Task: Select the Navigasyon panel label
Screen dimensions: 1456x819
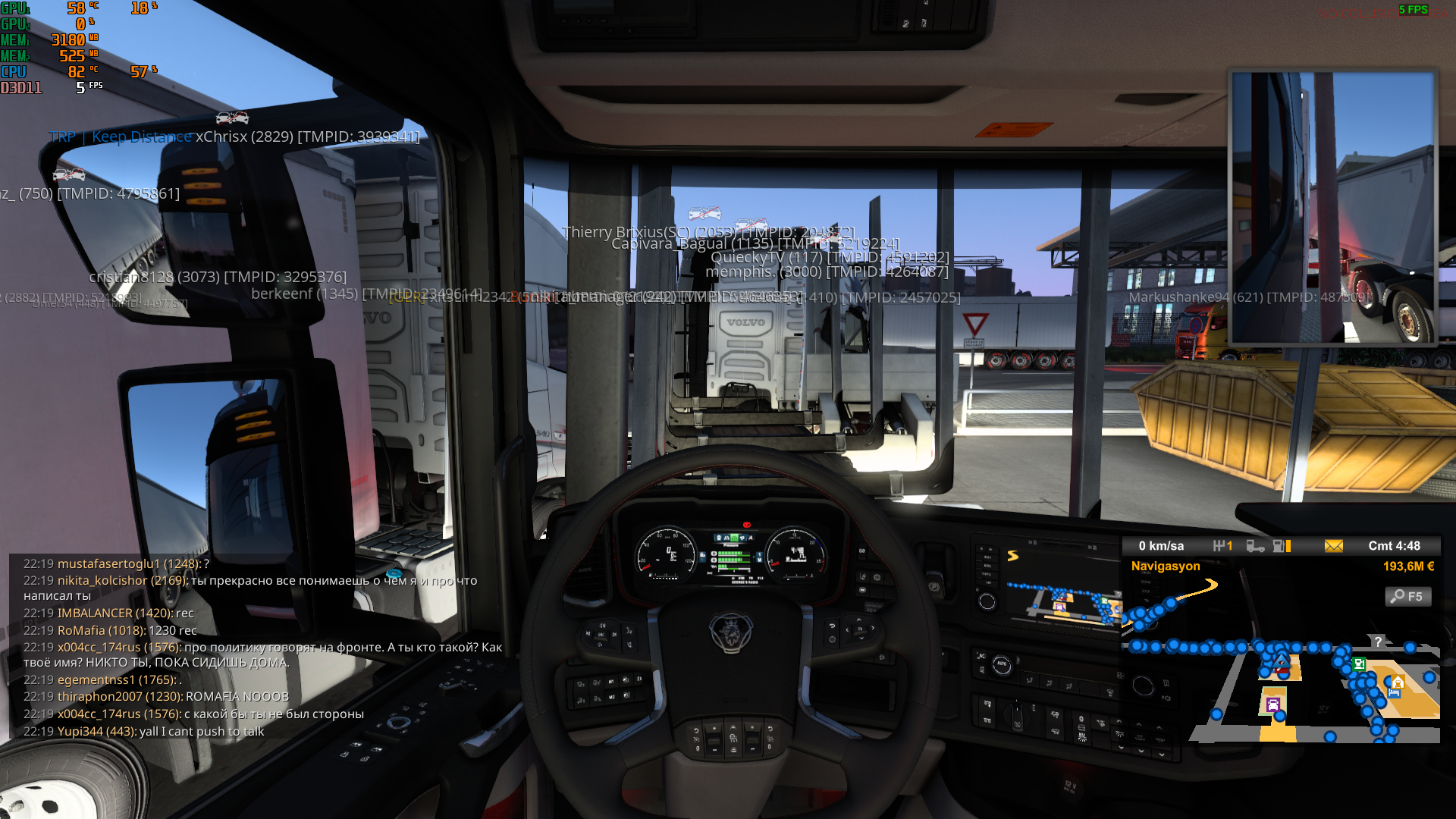Action: [x=1166, y=566]
